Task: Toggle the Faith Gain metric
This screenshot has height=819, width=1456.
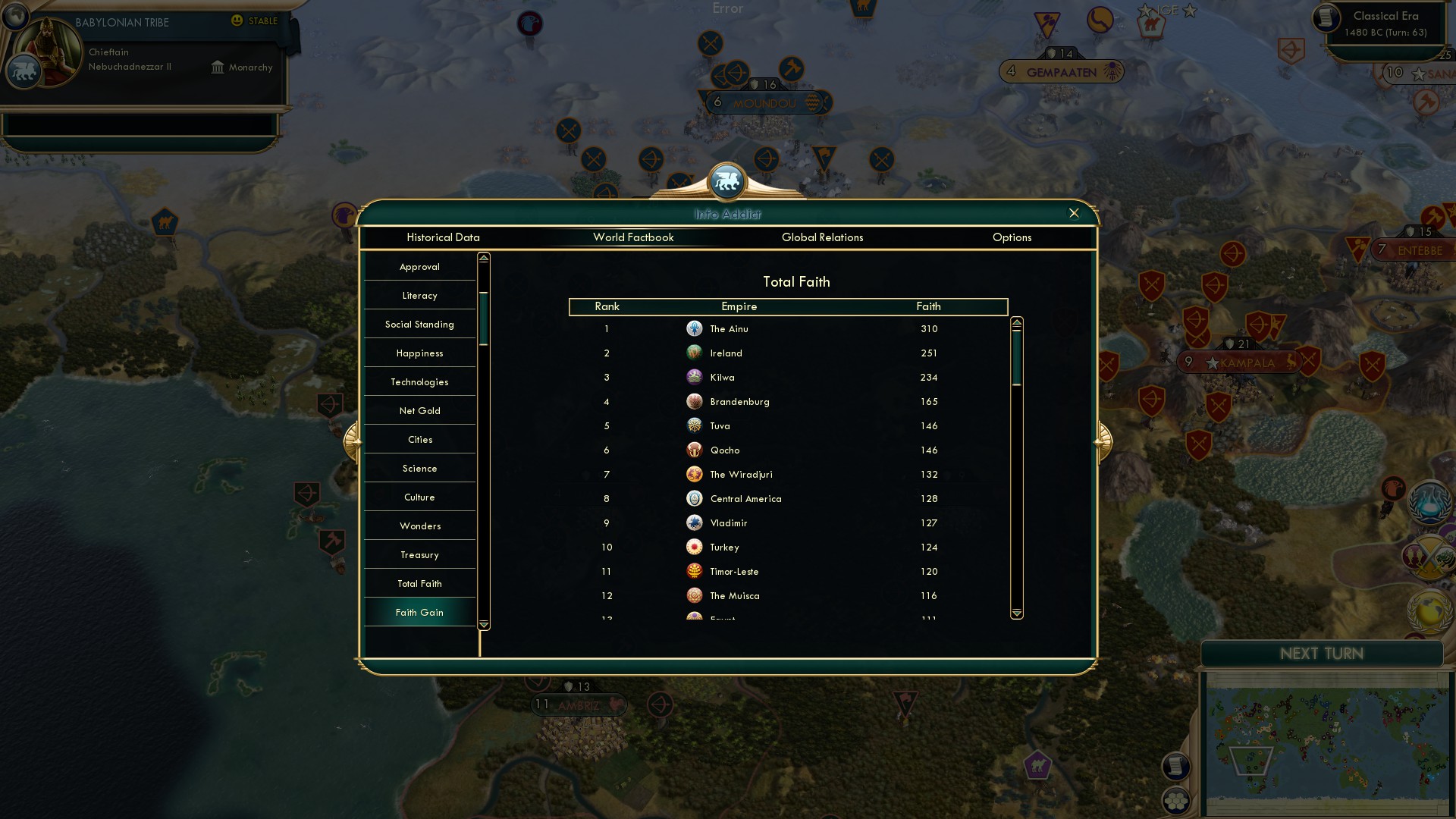Action: tap(419, 612)
